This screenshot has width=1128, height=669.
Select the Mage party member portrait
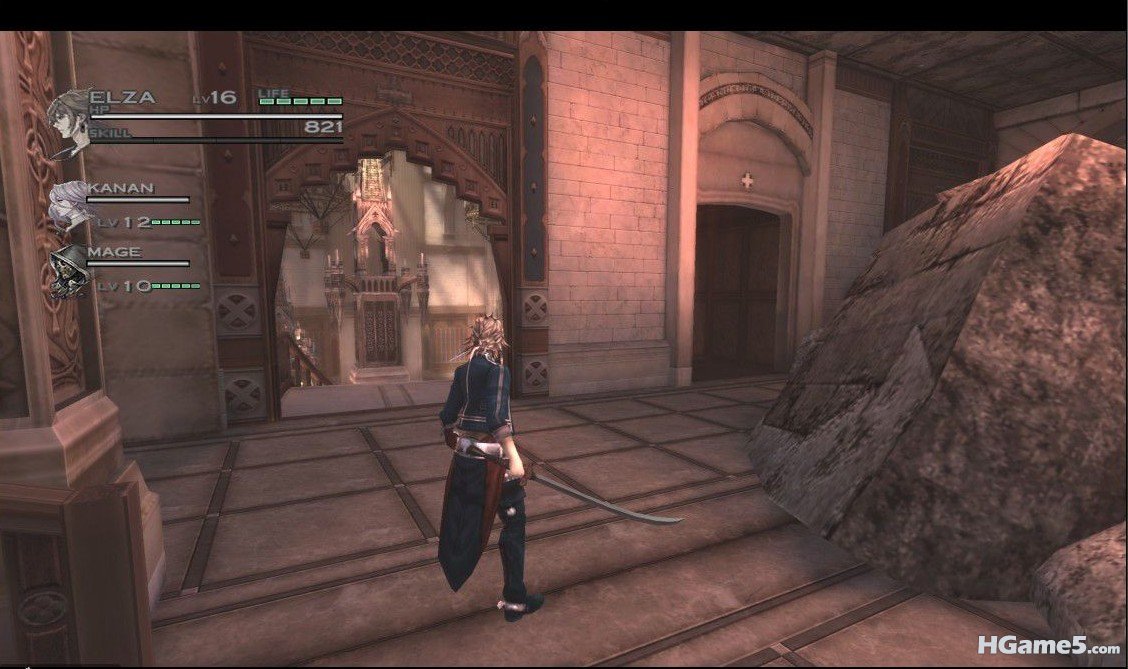[x=68, y=270]
